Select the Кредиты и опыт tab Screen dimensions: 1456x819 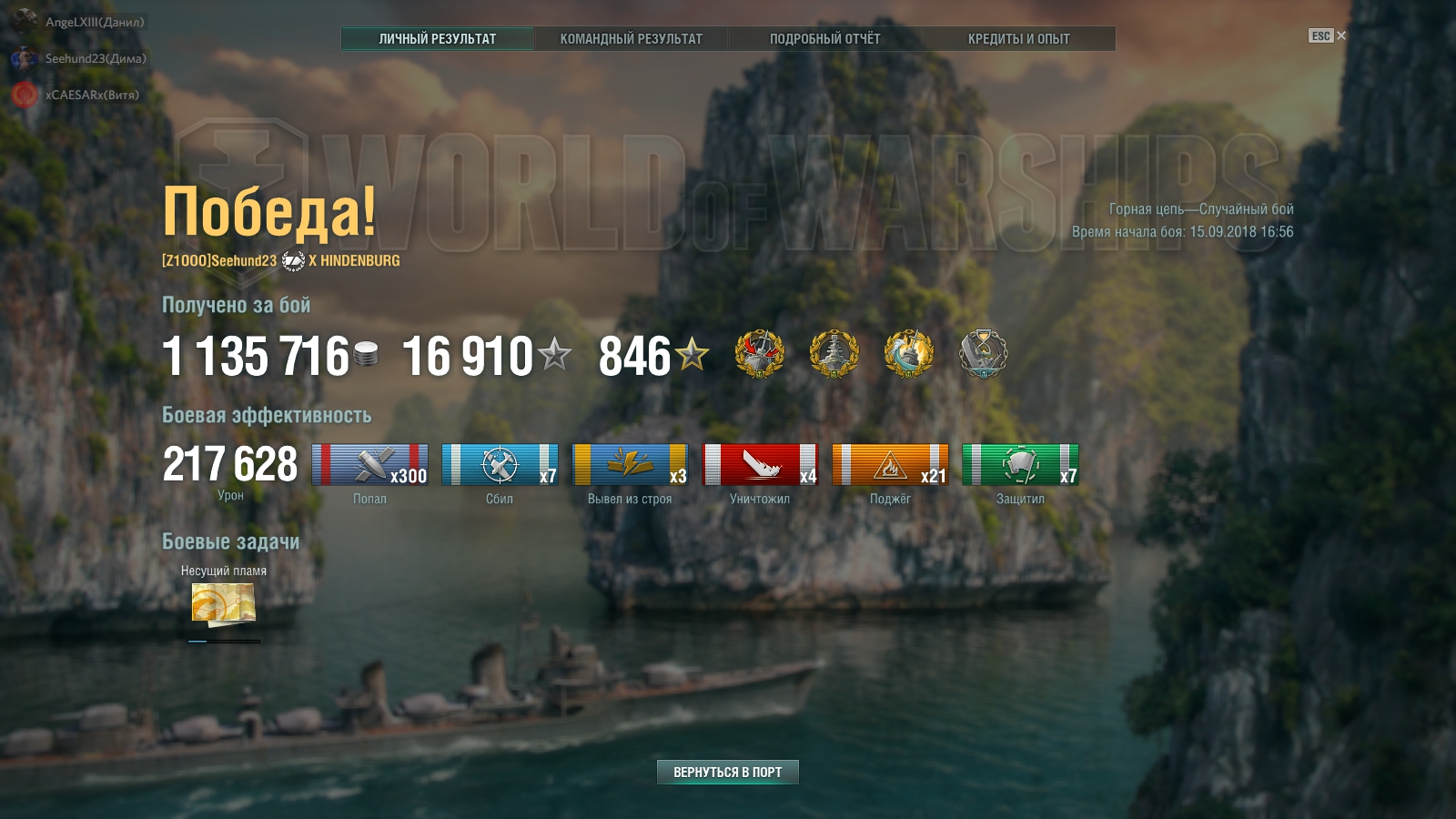(x=1018, y=38)
